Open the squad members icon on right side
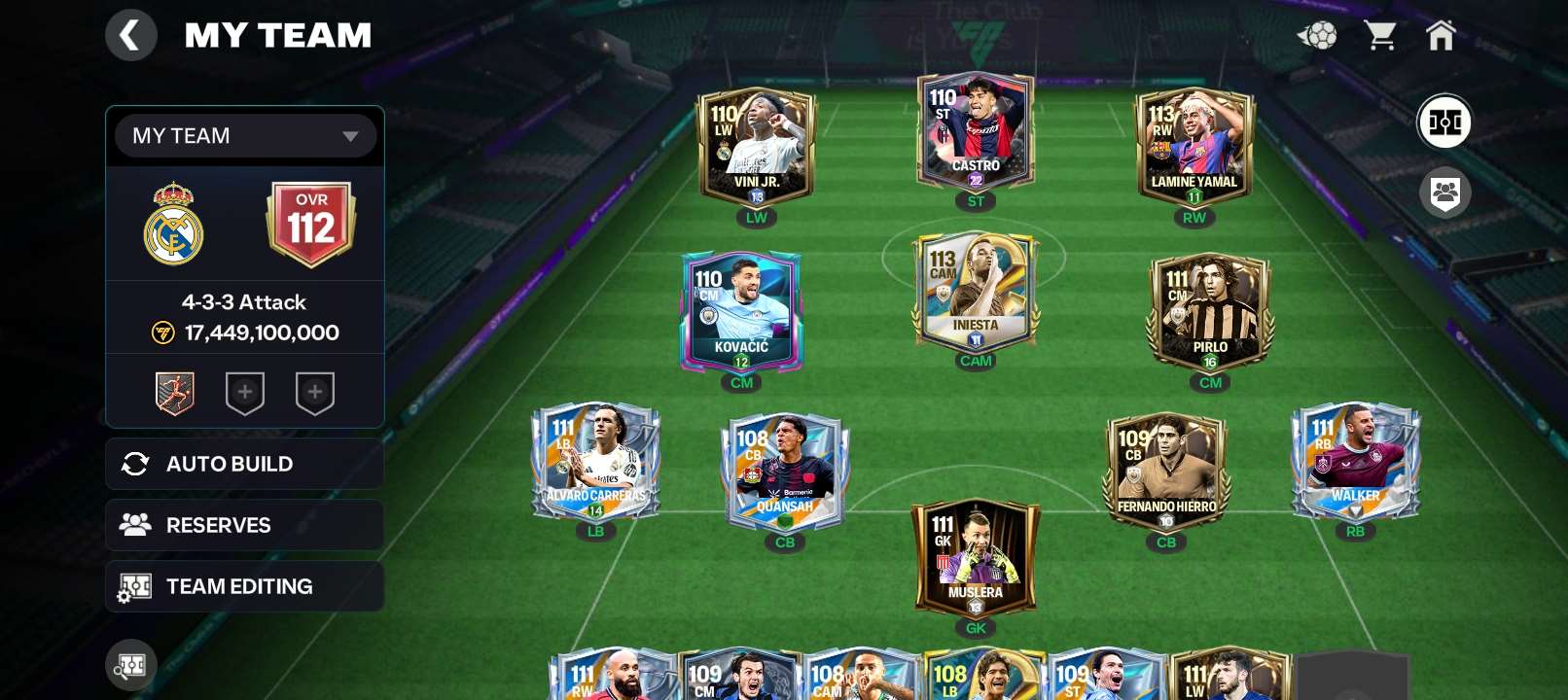 point(1445,192)
